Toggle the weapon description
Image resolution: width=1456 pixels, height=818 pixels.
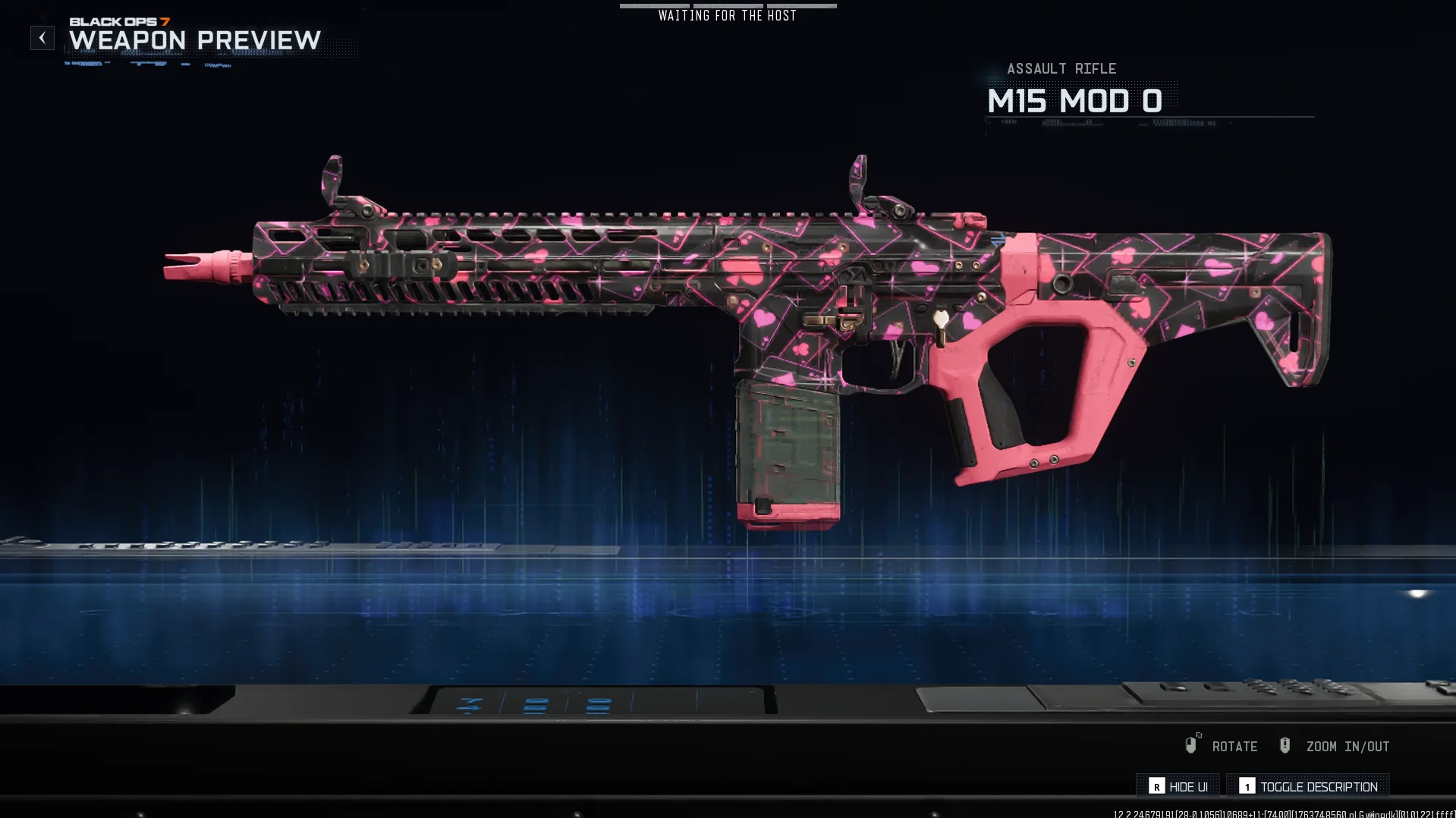[1309, 787]
